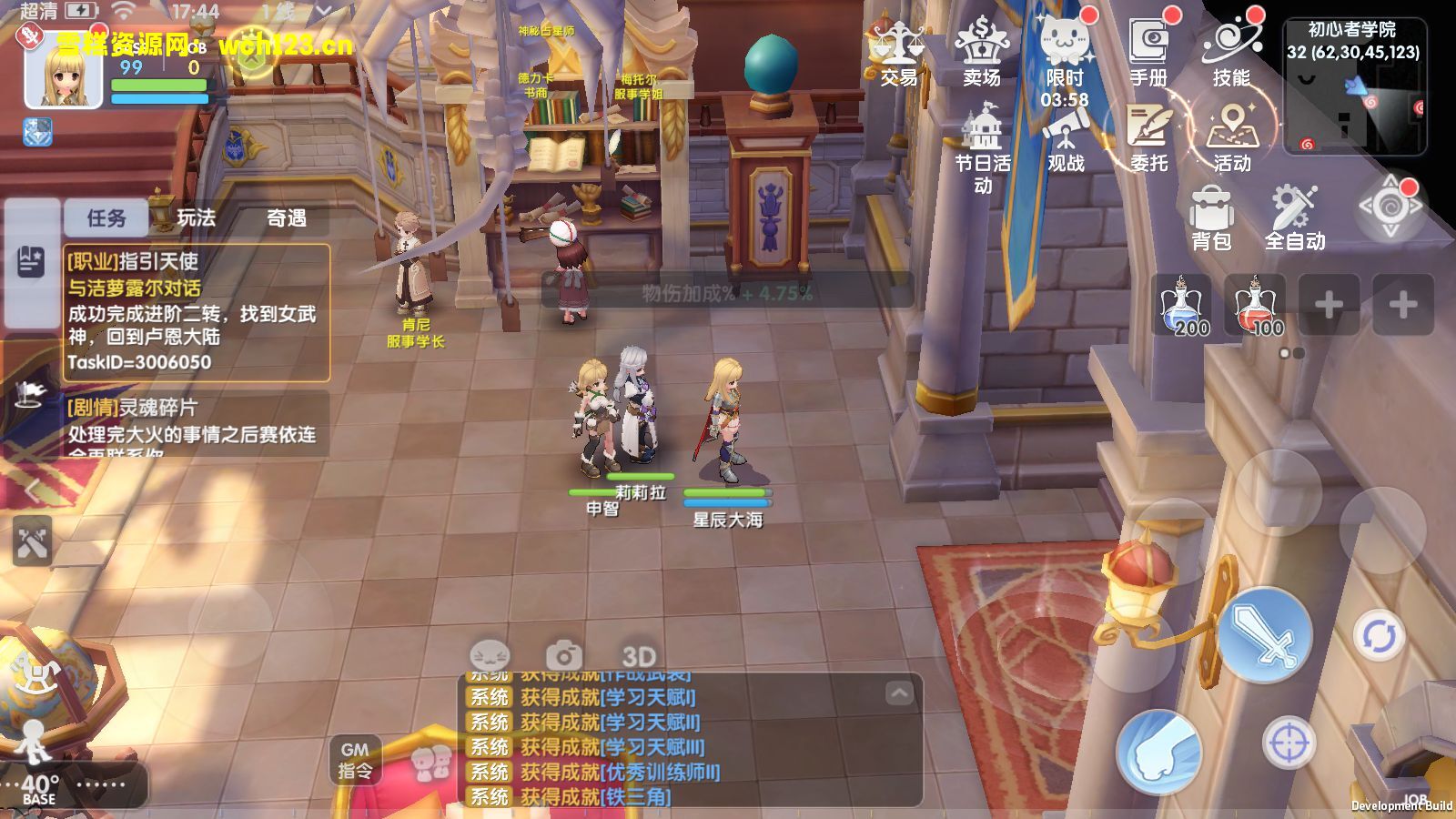Viewport: 1456px width, 819px height.
Task: Collapse the quest tracker side panel
Action: point(33,490)
